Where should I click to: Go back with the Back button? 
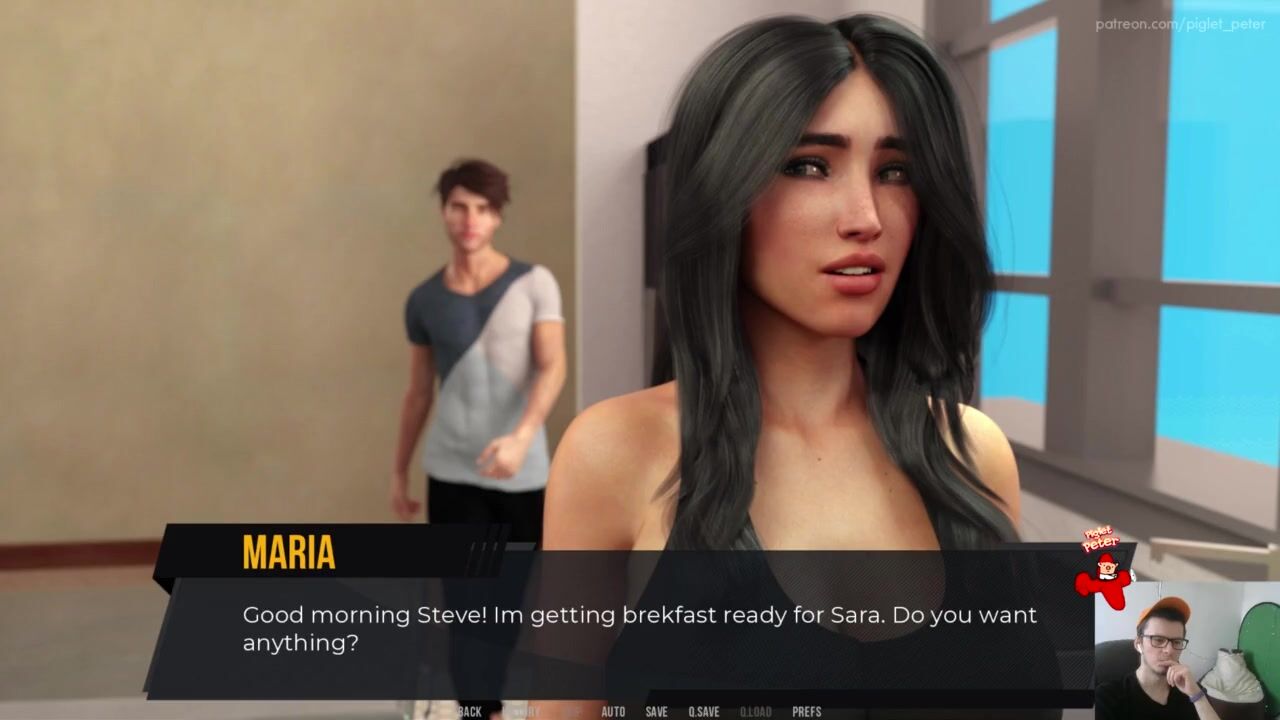click(x=469, y=712)
